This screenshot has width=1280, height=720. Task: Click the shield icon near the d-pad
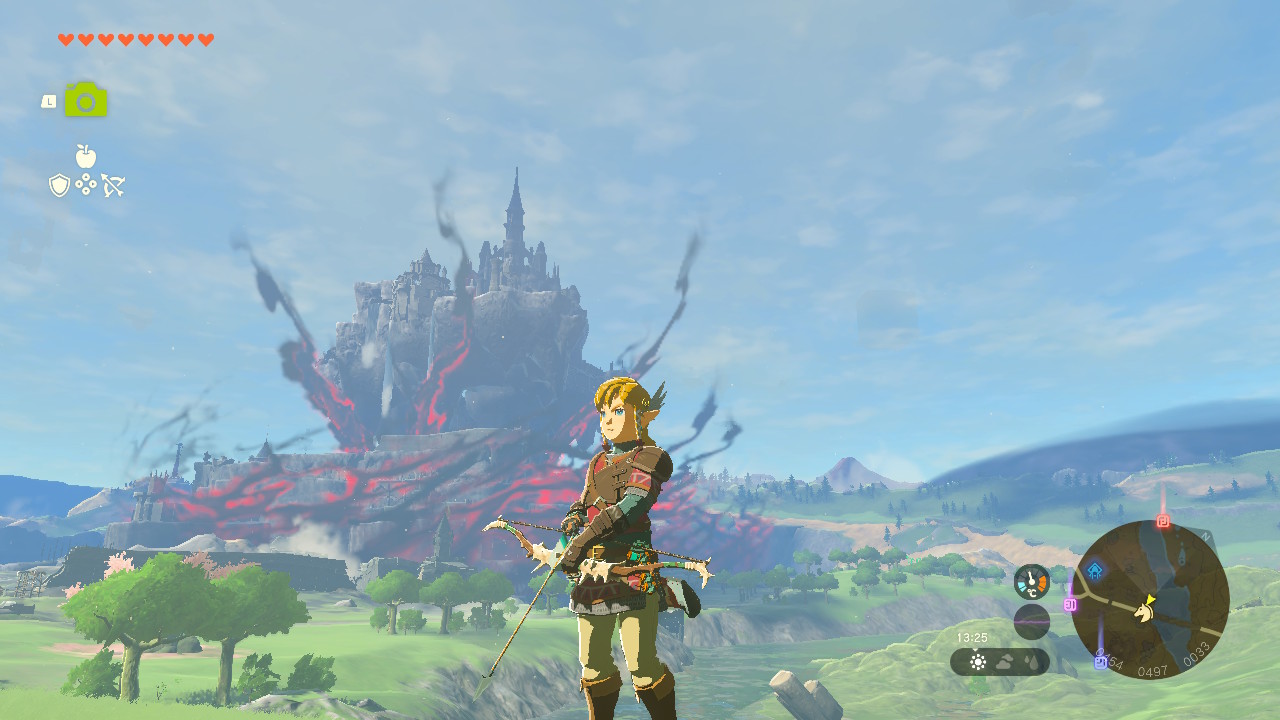(x=58, y=184)
